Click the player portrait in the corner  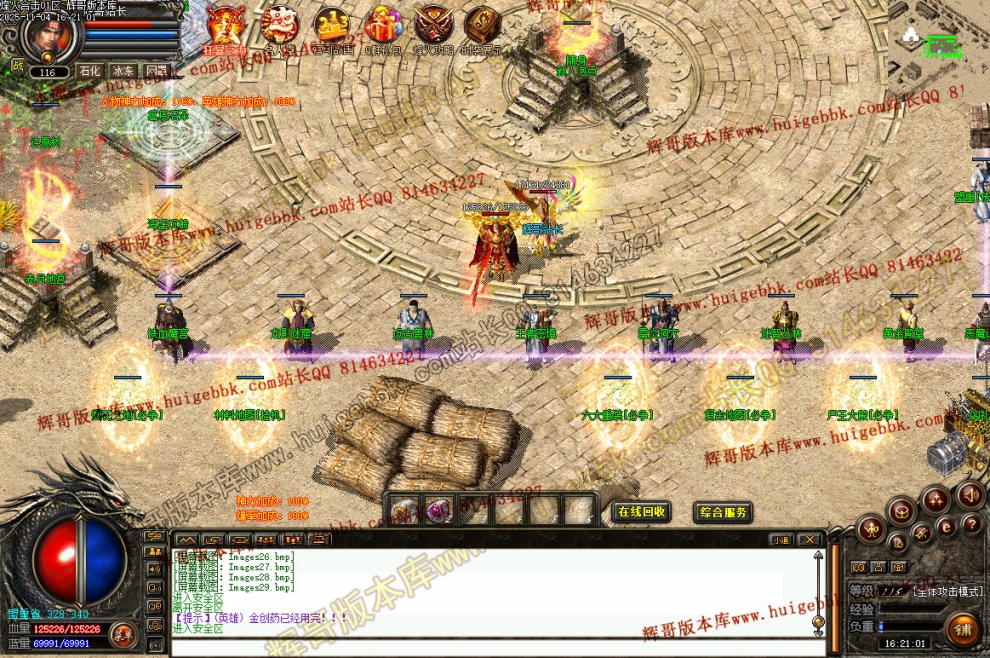[x=47, y=35]
